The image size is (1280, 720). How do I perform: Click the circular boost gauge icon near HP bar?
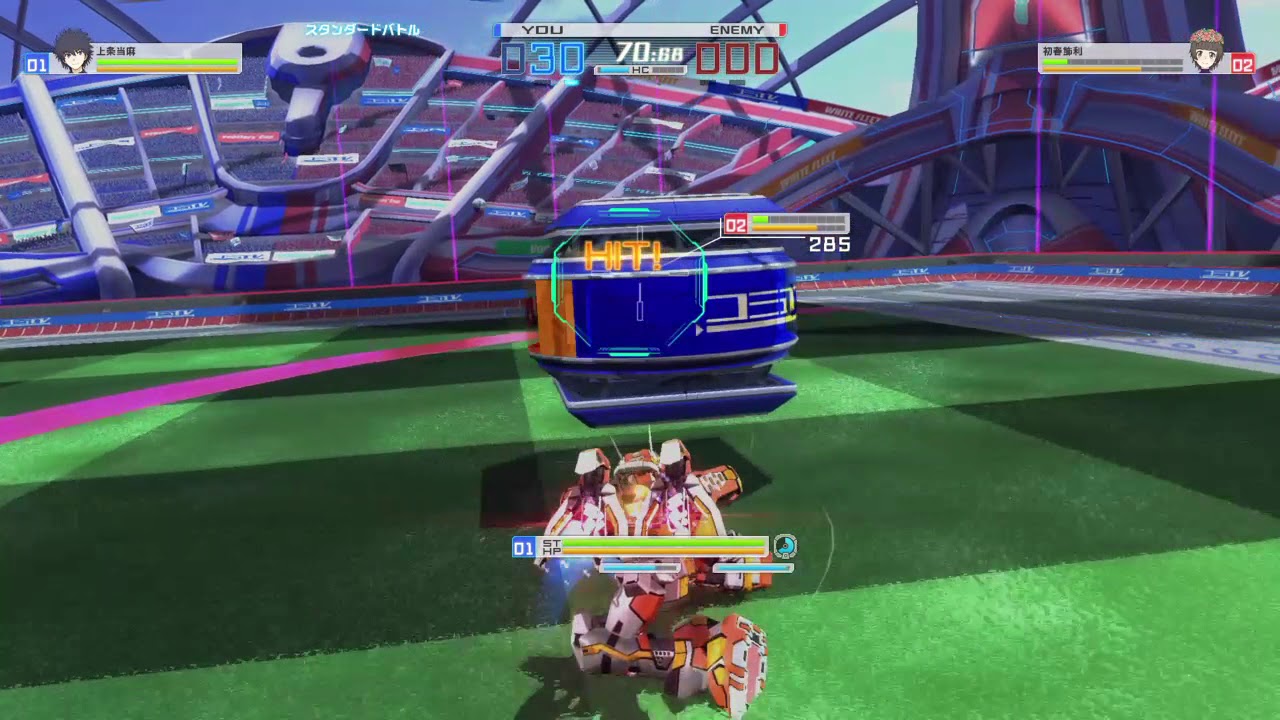click(x=786, y=548)
